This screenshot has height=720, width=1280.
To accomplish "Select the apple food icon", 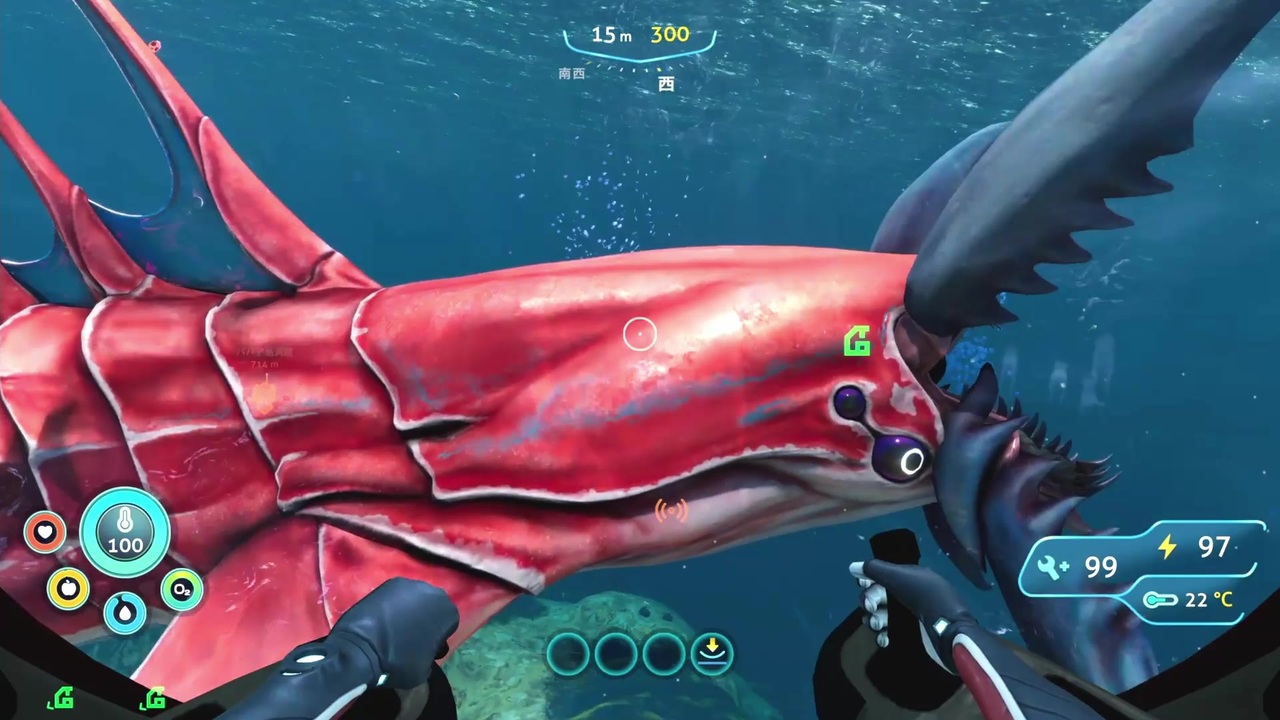I will coord(67,589).
